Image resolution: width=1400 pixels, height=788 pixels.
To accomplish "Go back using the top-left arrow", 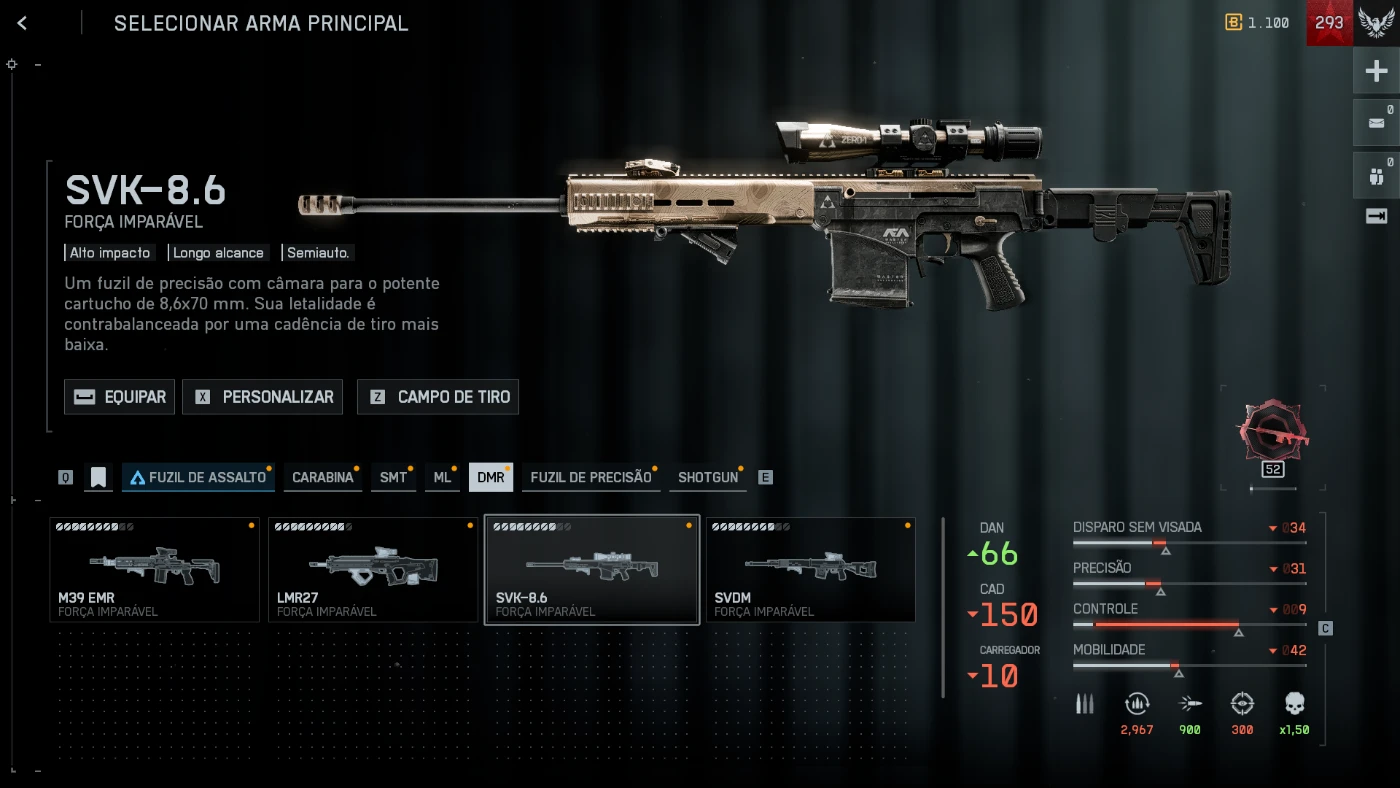I will coord(22,23).
